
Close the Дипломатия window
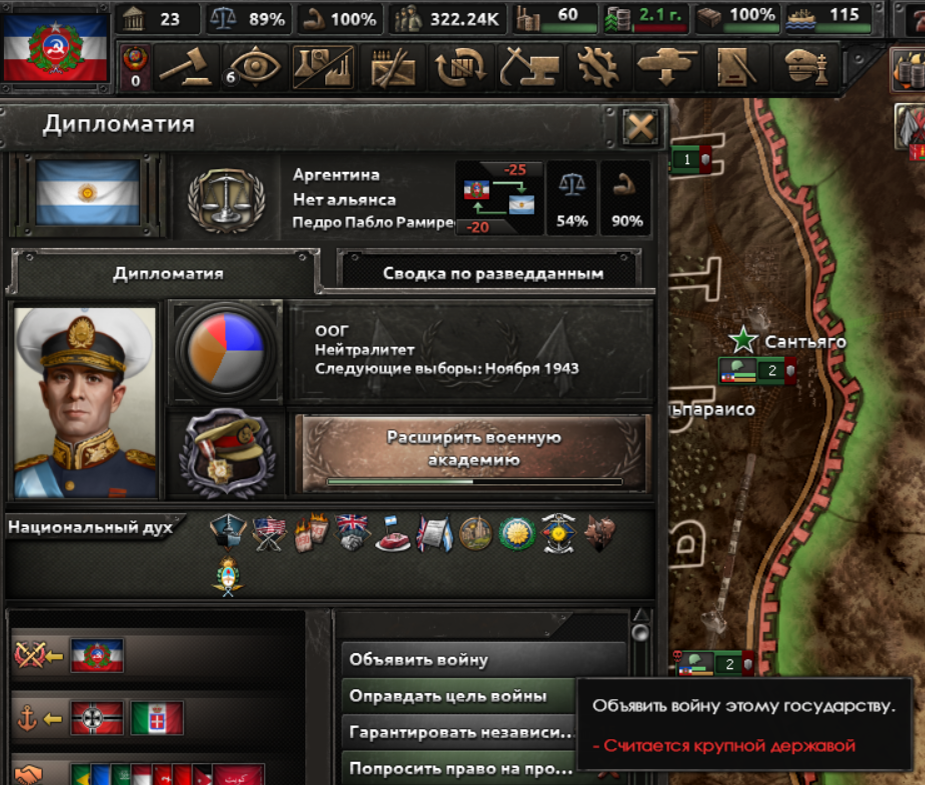[639, 127]
